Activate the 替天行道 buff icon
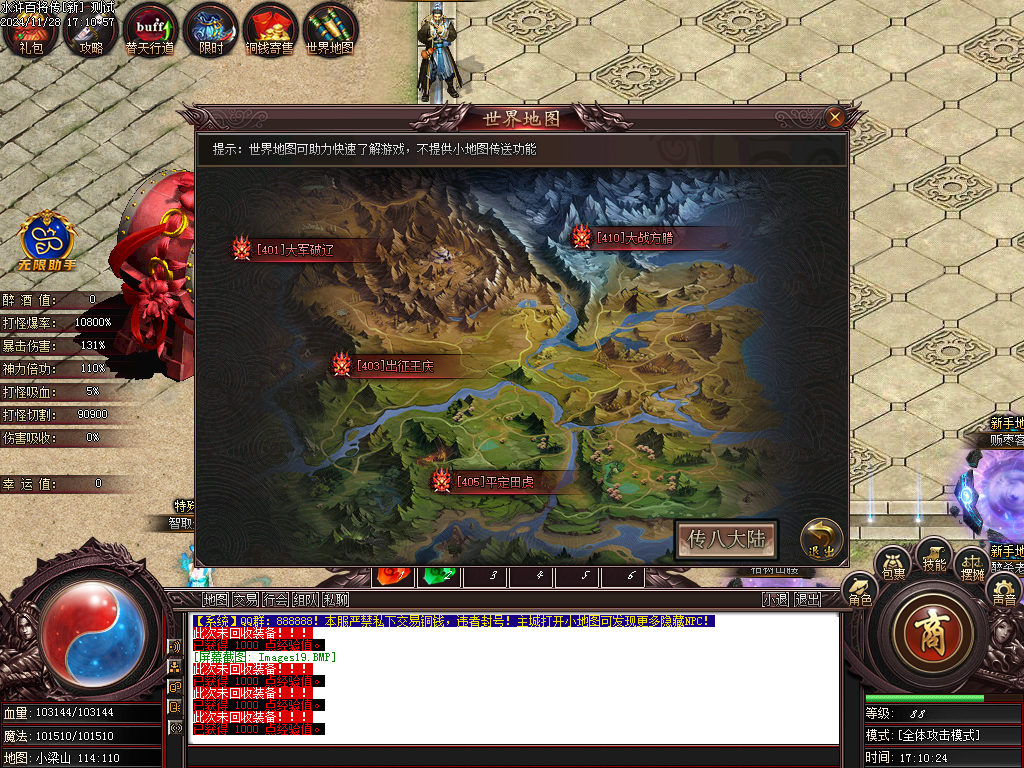Image resolution: width=1024 pixels, height=768 pixels. (150, 30)
